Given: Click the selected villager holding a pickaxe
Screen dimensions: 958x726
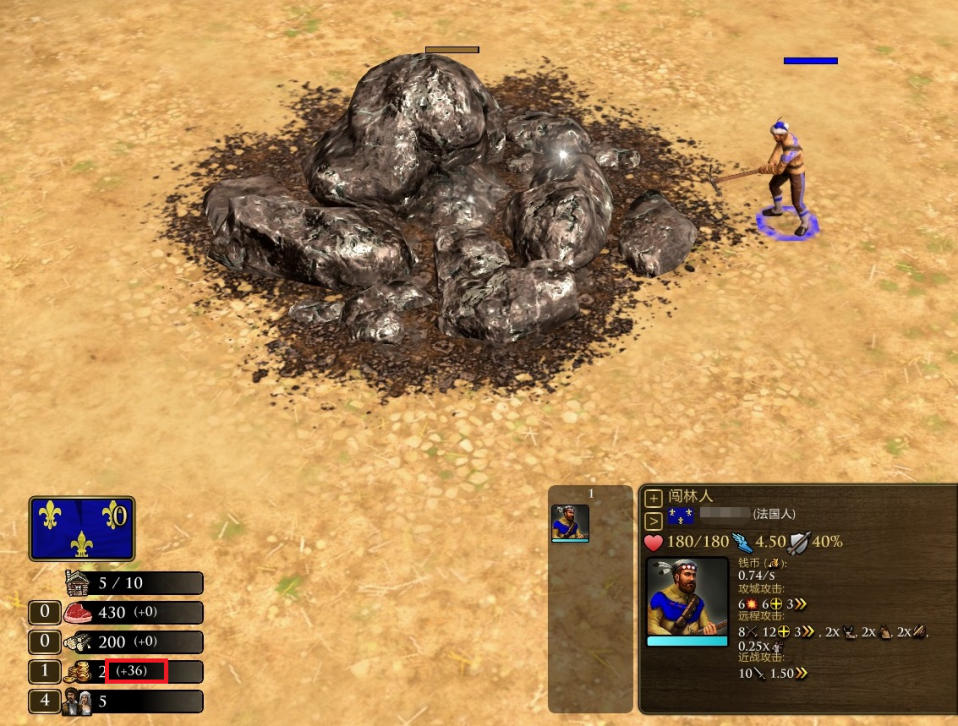Looking at the screenshot, I should pyautogui.click(x=786, y=178).
